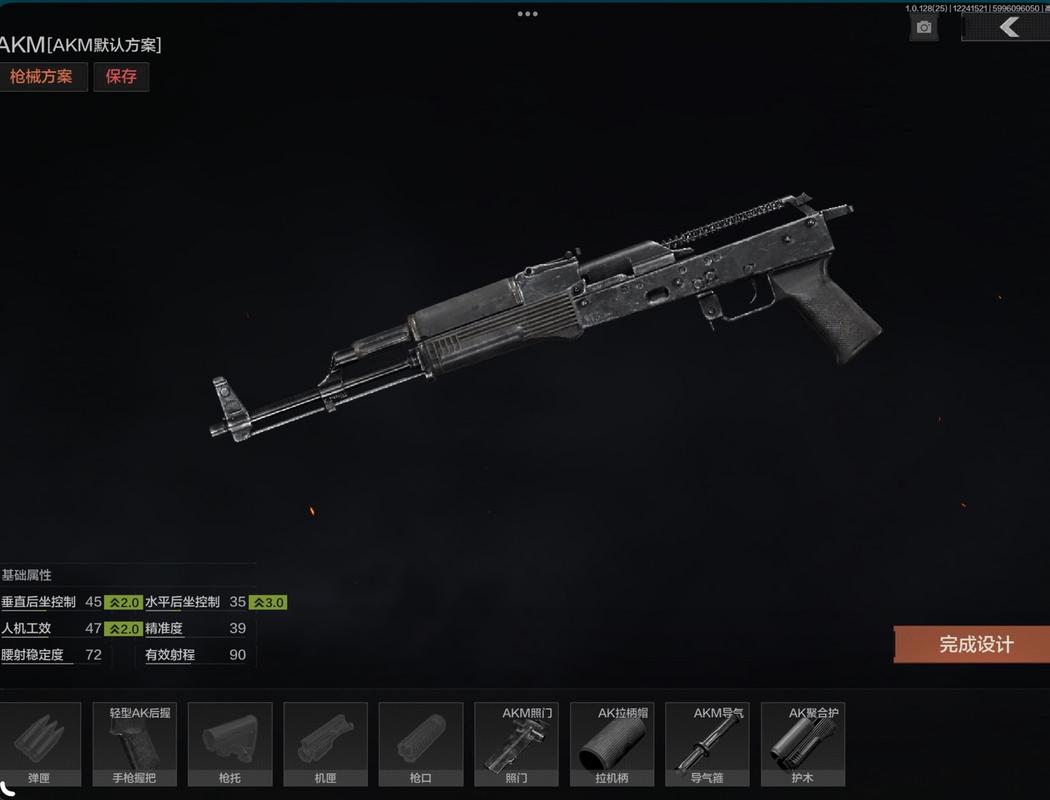Confirm with the 完成设计 button
Viewport: 1050px width, 800px height.
pyautogui.click(x=974, y=645)
